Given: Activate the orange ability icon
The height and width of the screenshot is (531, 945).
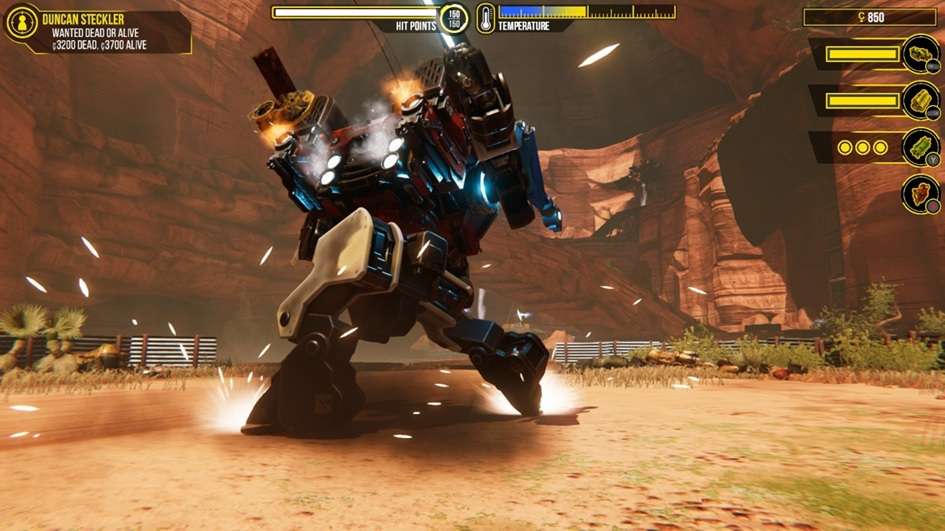Looking at the screenshot, I should click(920, 193).
